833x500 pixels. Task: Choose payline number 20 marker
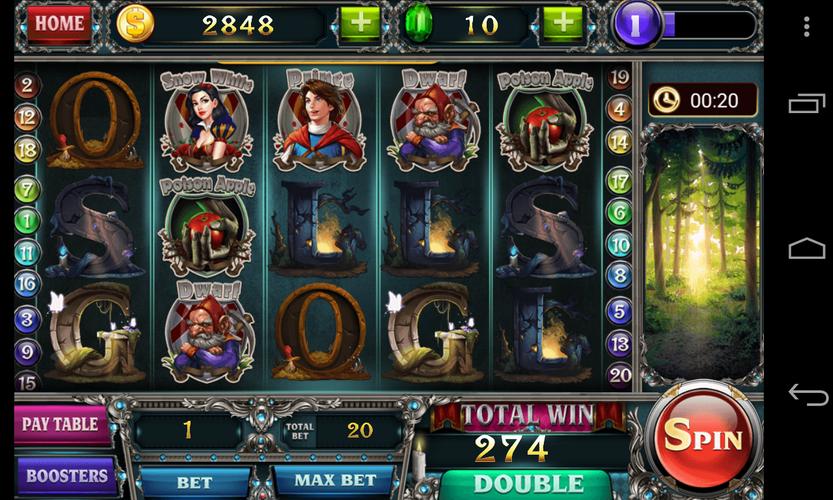click(x=620, y=375)
